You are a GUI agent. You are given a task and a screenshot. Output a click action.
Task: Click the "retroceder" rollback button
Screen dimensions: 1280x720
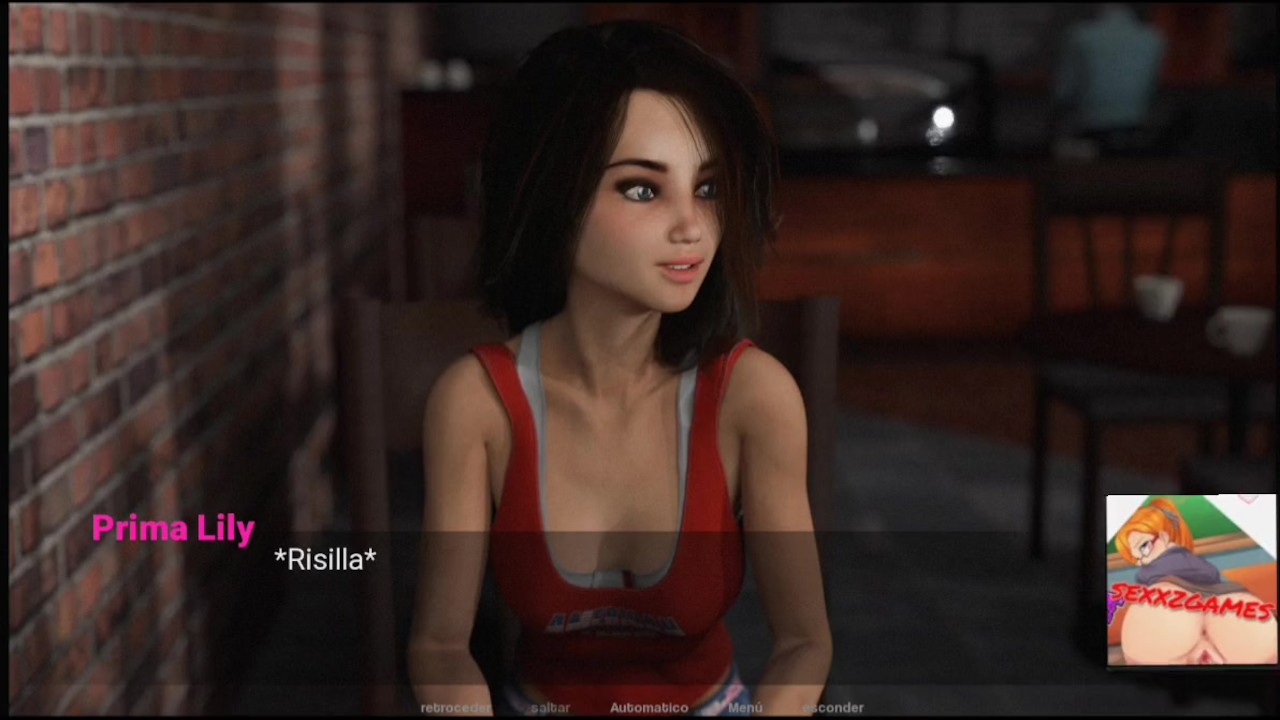tap(455, 708)
